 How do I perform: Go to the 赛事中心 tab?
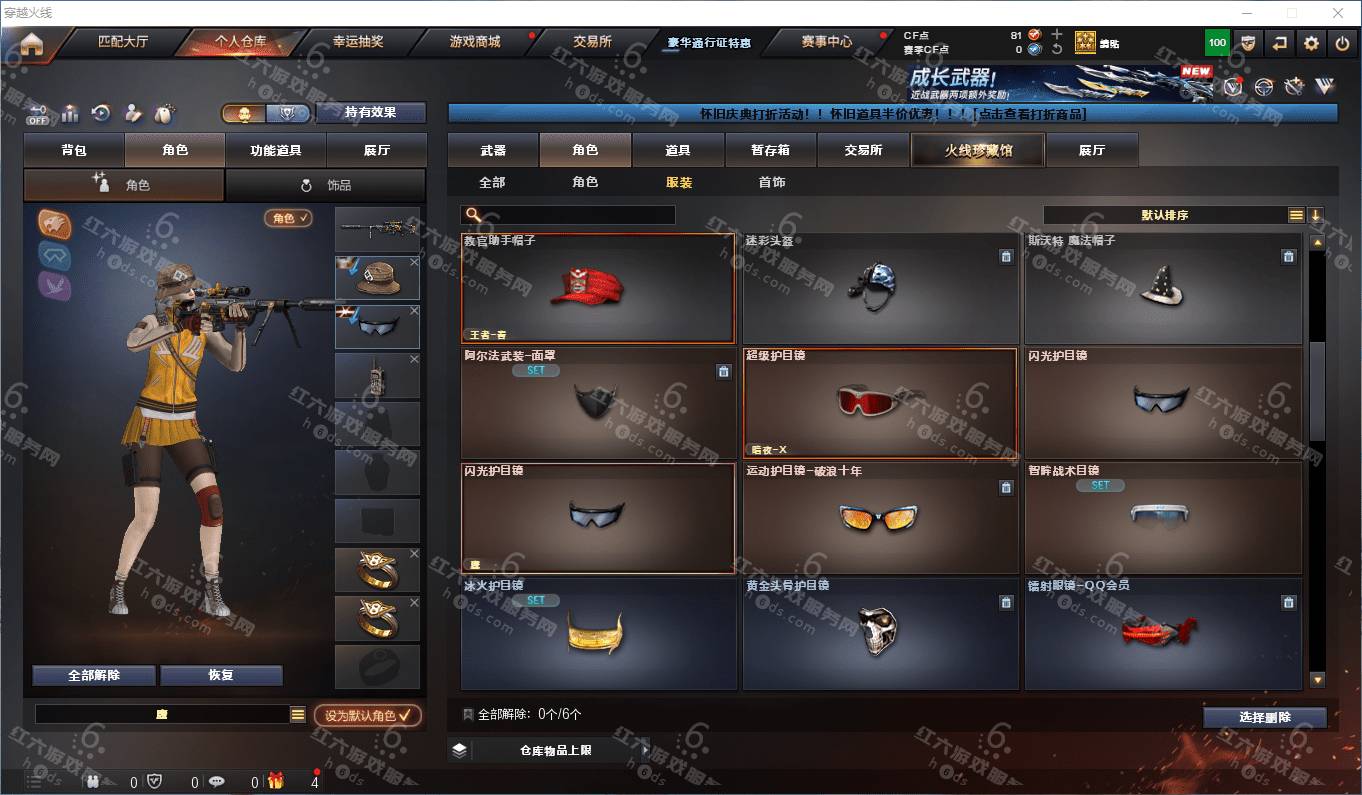(x=827, y=42)
